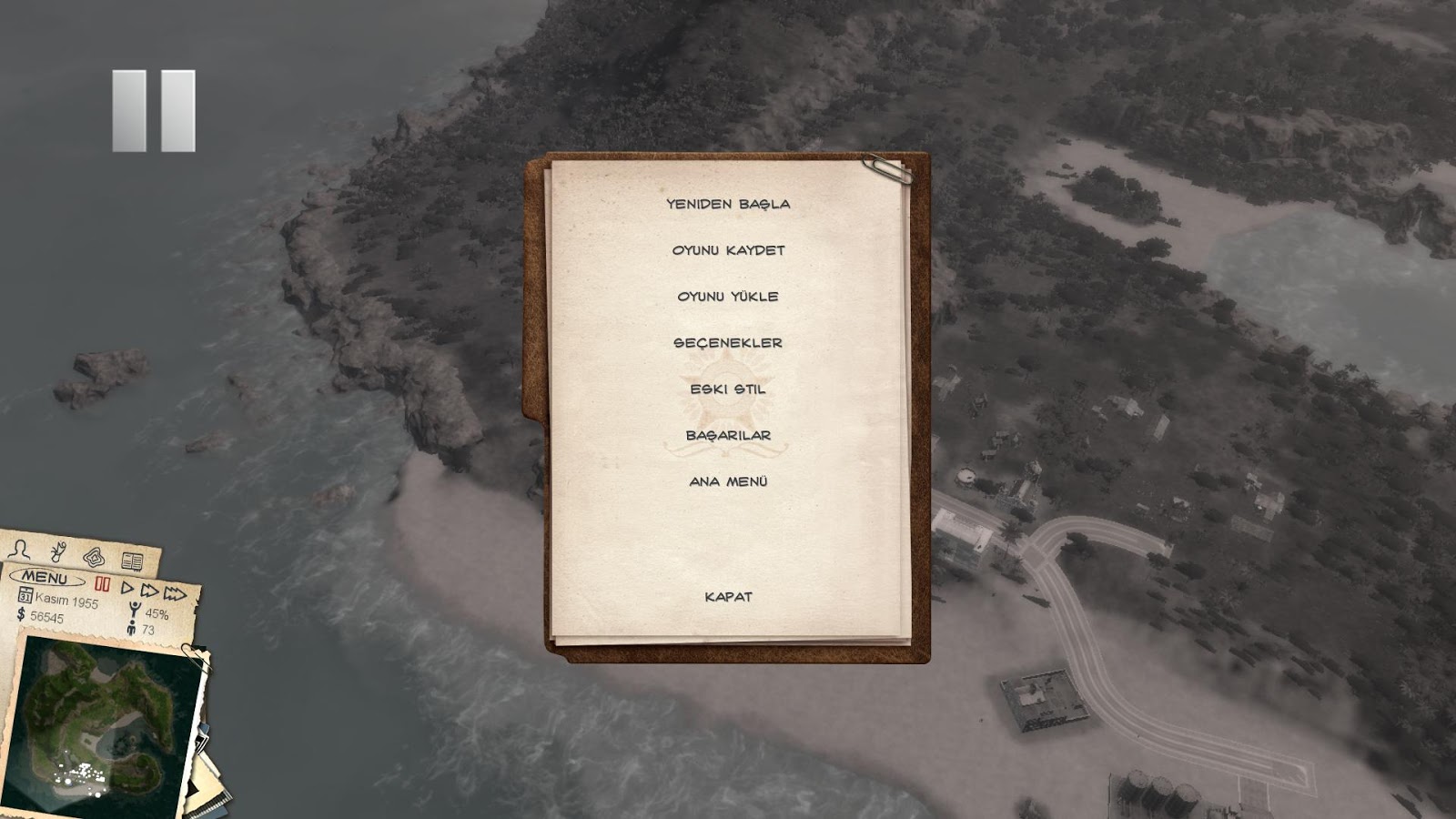Select the fastest triple-arrow speed
Image resolution: width=1456 pixels, height=819 pixels.
click(x=175, y=593)
